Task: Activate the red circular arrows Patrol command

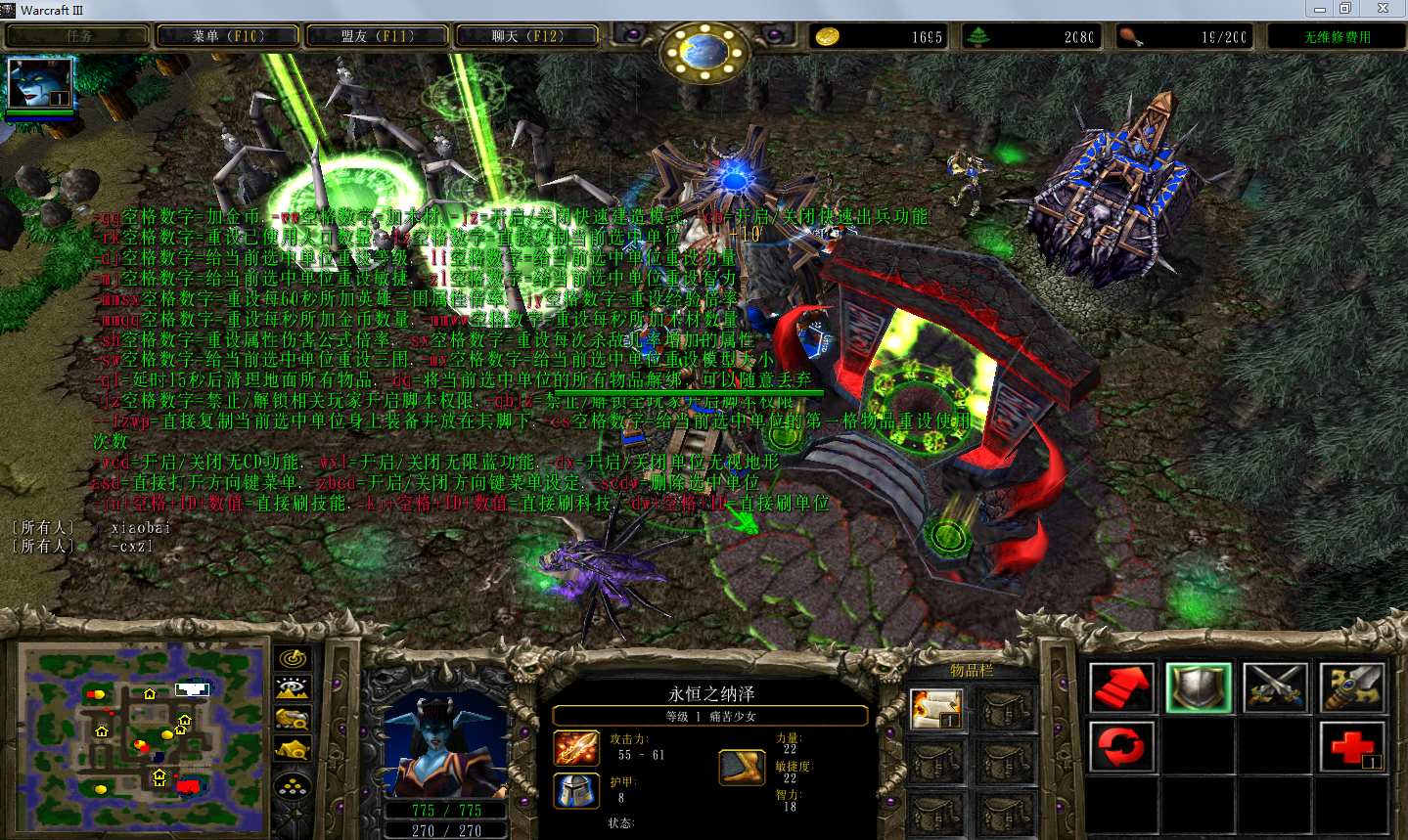Action: coord(1121,747)
